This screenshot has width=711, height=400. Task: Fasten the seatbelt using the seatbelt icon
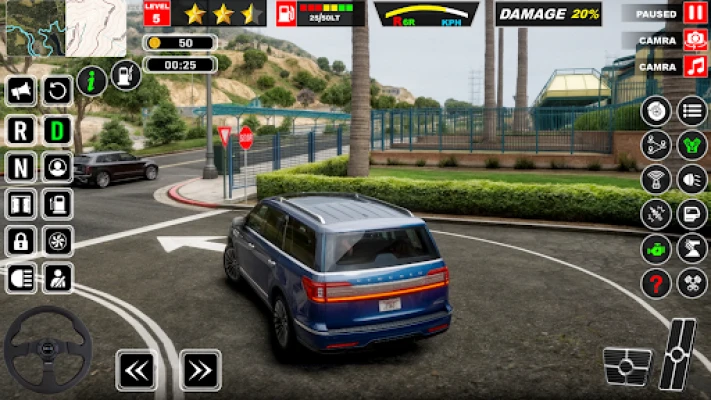click(x=58, y=277)
